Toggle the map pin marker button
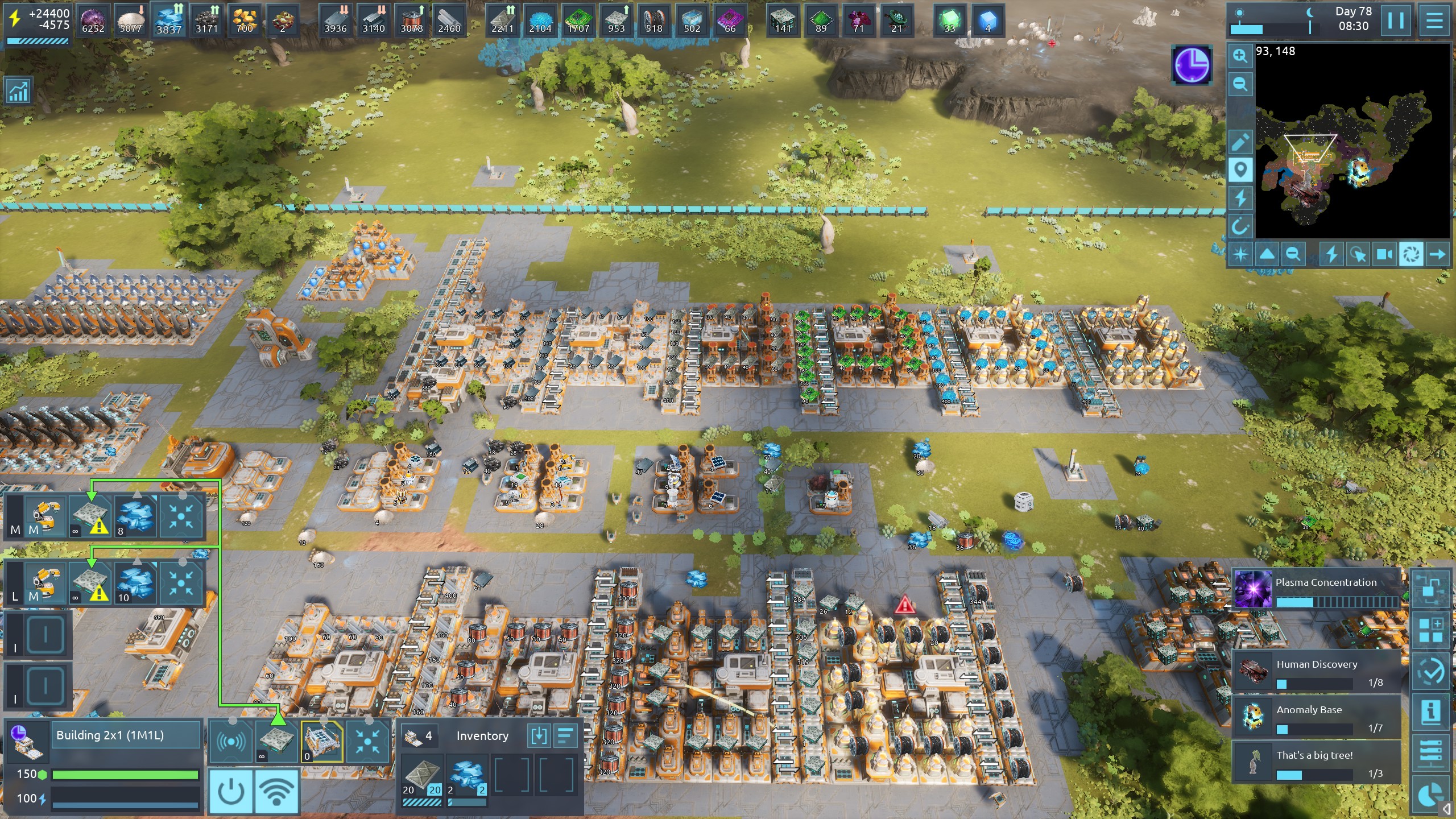This screenshot has height=819, width=1456. pos(1240,169)
